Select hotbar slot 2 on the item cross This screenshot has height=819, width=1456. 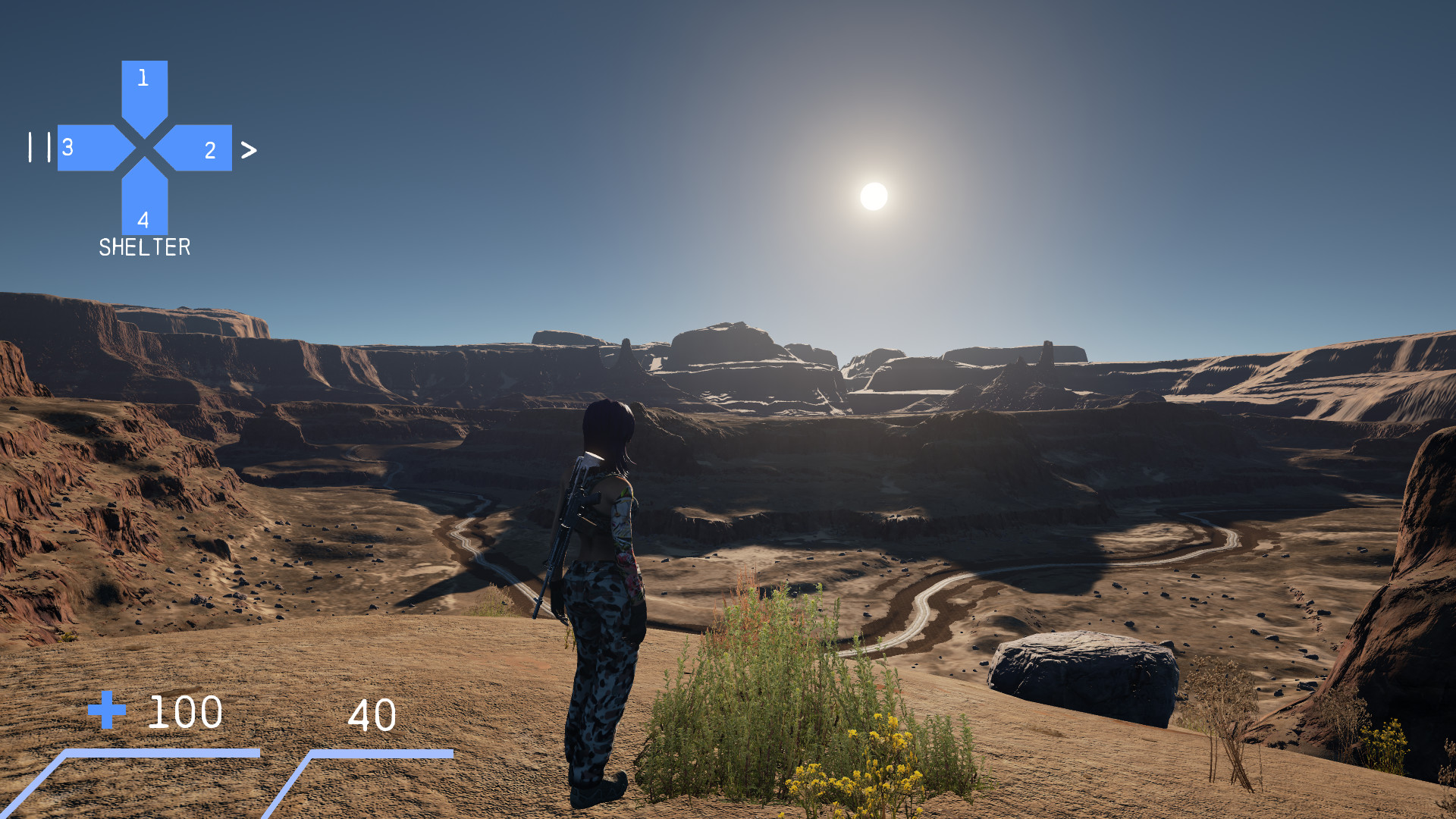click(x=203, y=149)
